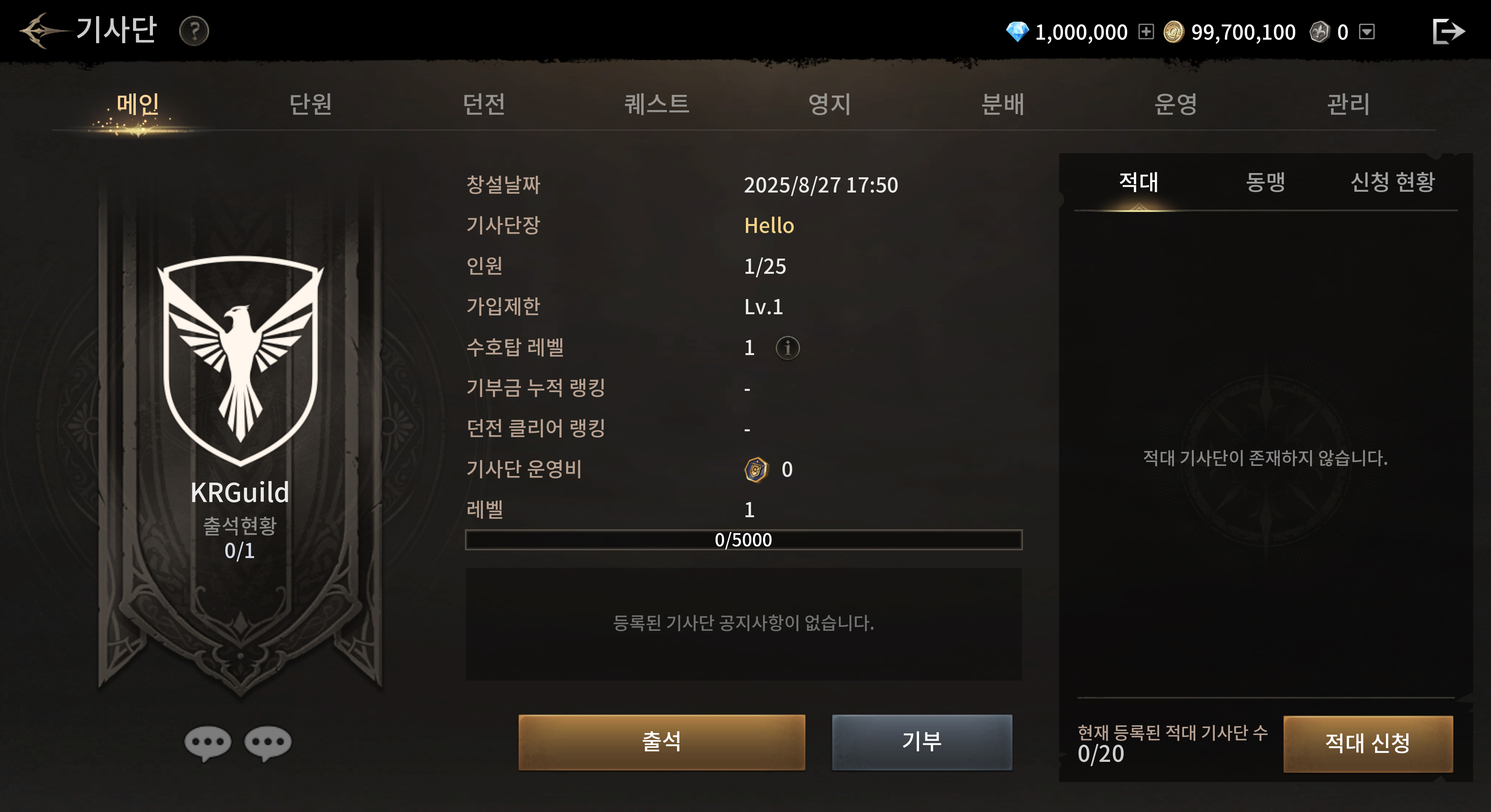
Task: Click the 적대 신청 button
Action: [x=1368, y=743]
